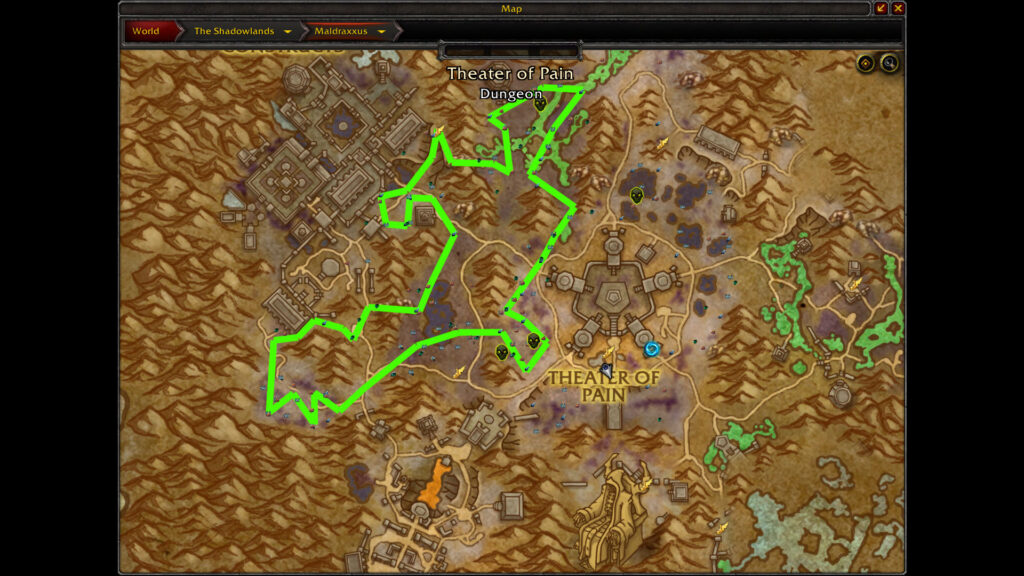Open The Shadowlands dropdown
Screen dimensions: 1024x576
pos(288,31)
